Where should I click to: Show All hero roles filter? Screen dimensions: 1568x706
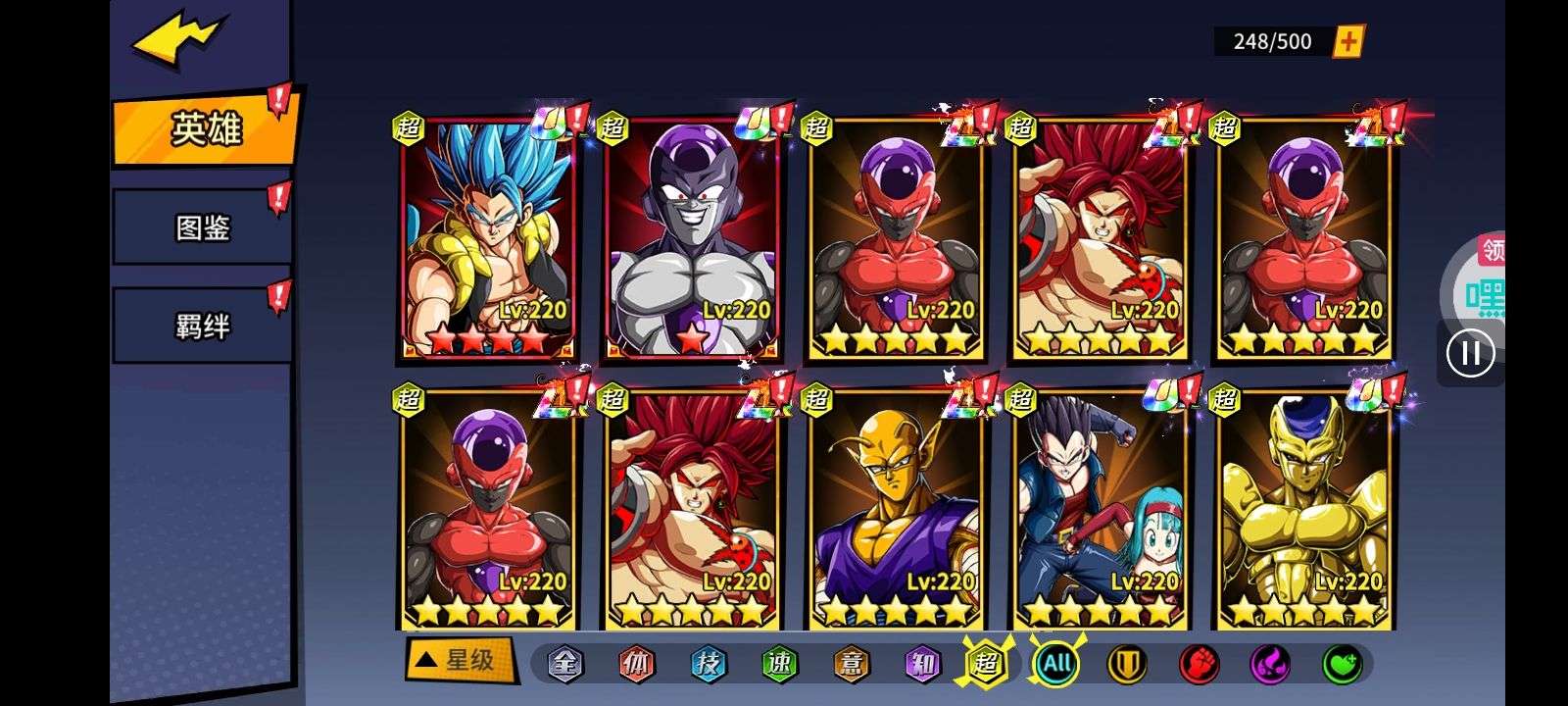(1055, 665)
